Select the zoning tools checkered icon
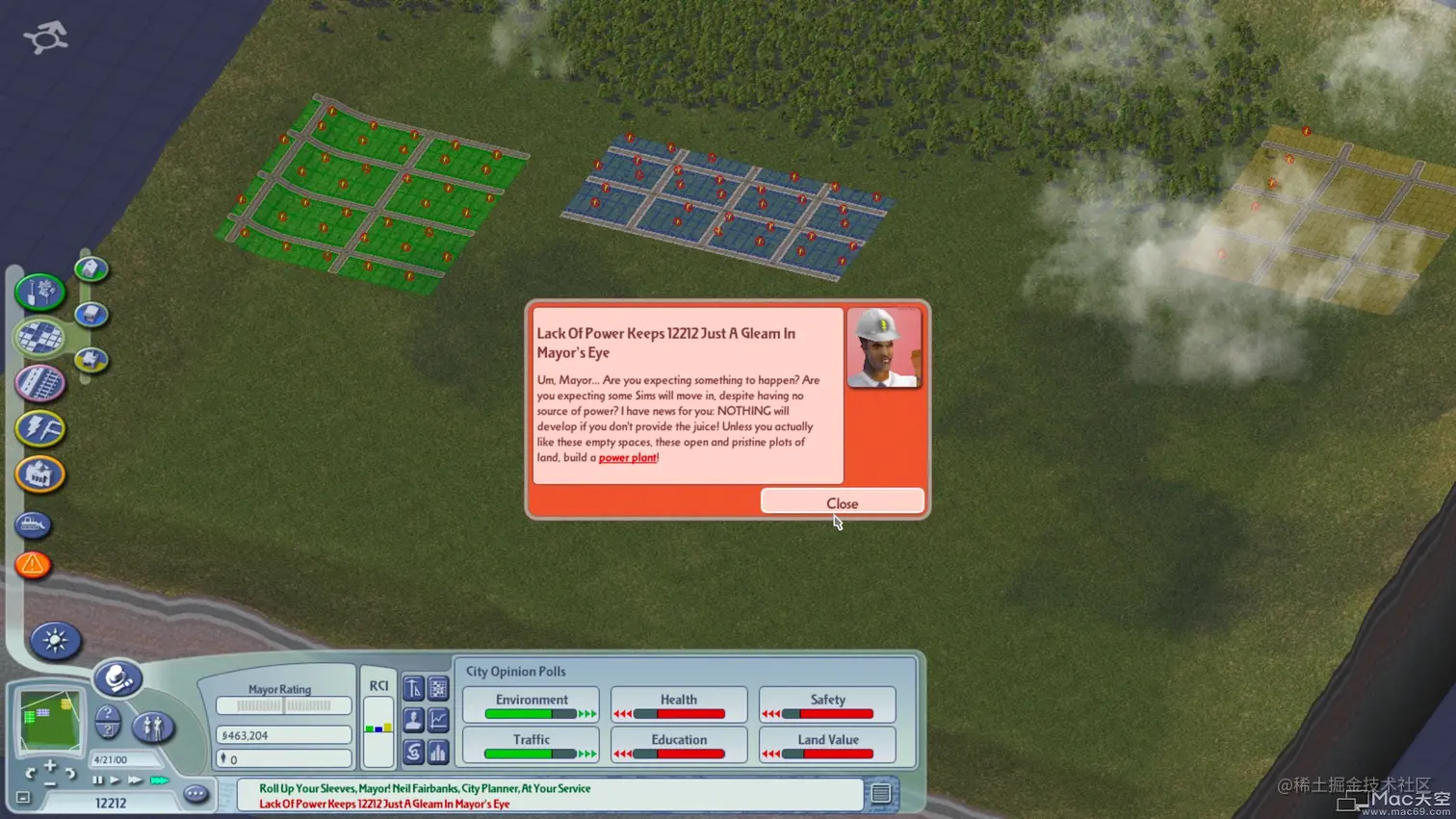 (x=39, y=337)
